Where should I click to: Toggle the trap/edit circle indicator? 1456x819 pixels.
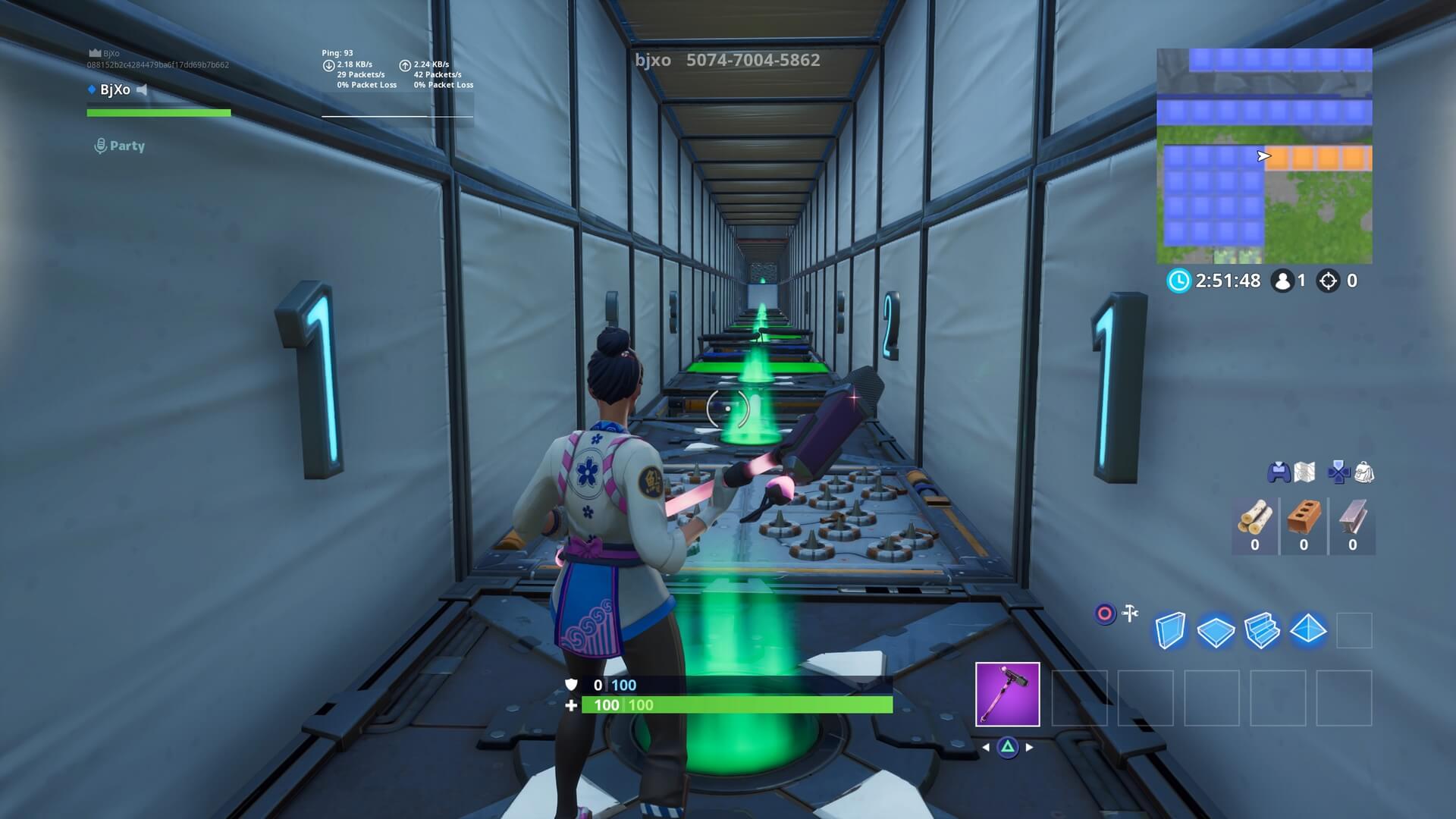click(1105, 611)
